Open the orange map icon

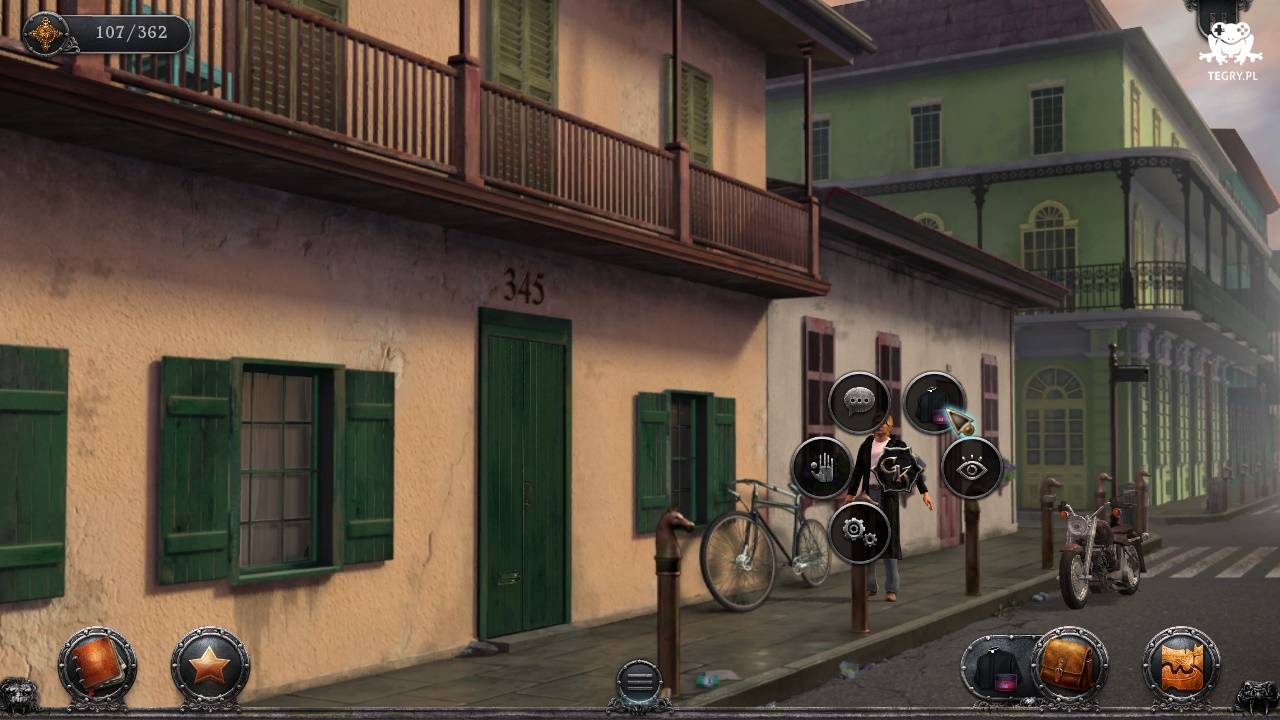coord(1182,665)
